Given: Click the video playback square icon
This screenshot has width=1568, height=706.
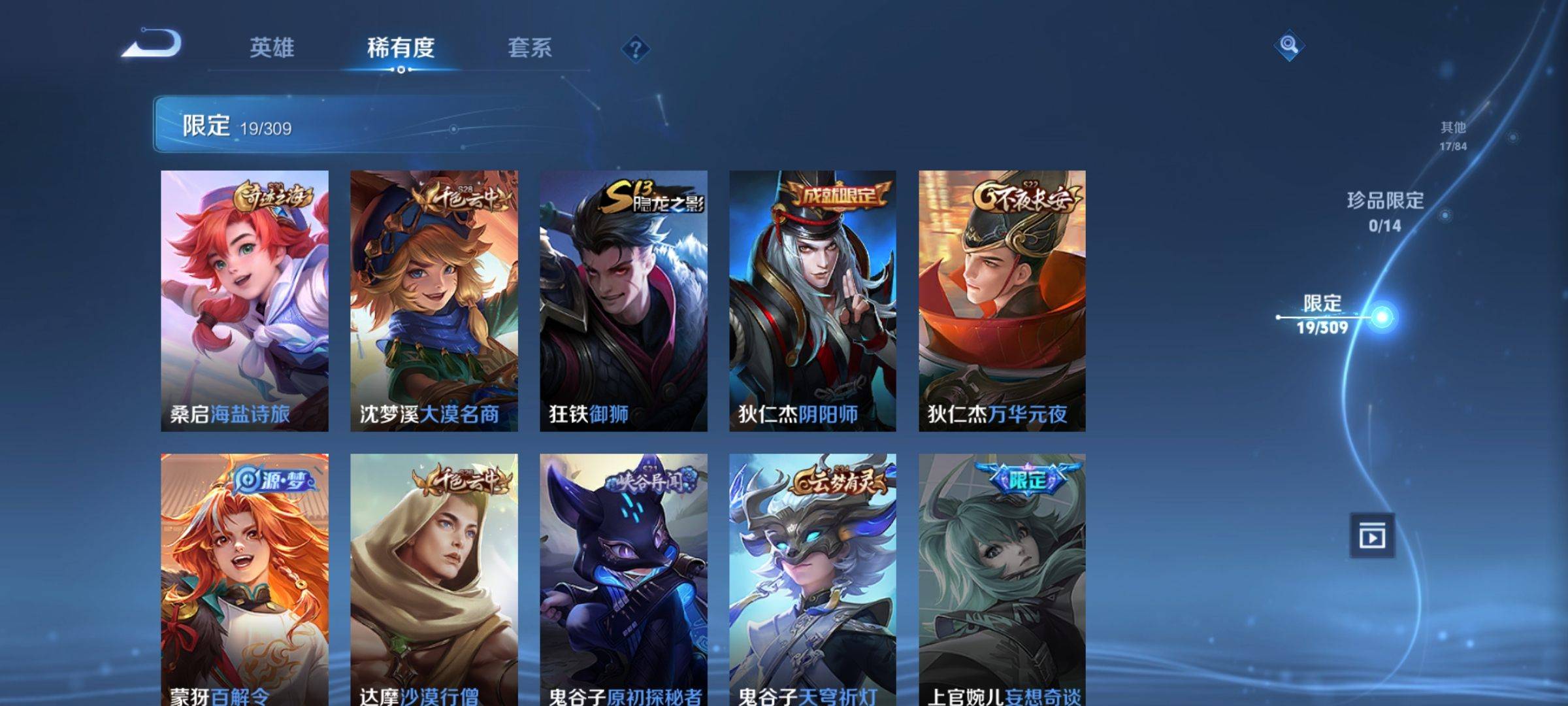Looking at the screenshot, I should point(1372,536).
